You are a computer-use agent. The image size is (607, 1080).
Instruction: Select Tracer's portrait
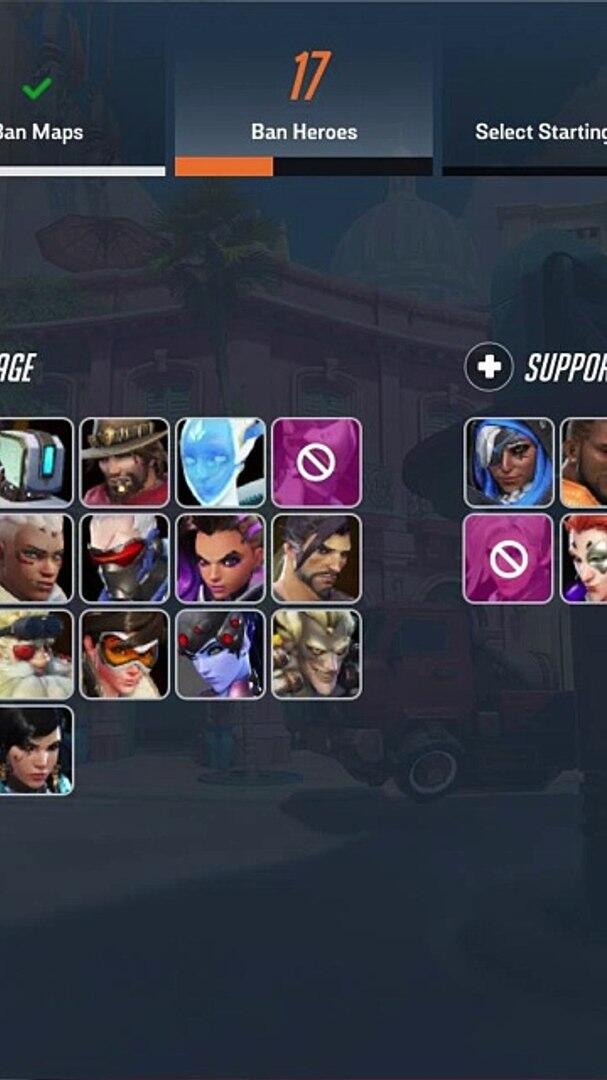click(x=125, y=654)
